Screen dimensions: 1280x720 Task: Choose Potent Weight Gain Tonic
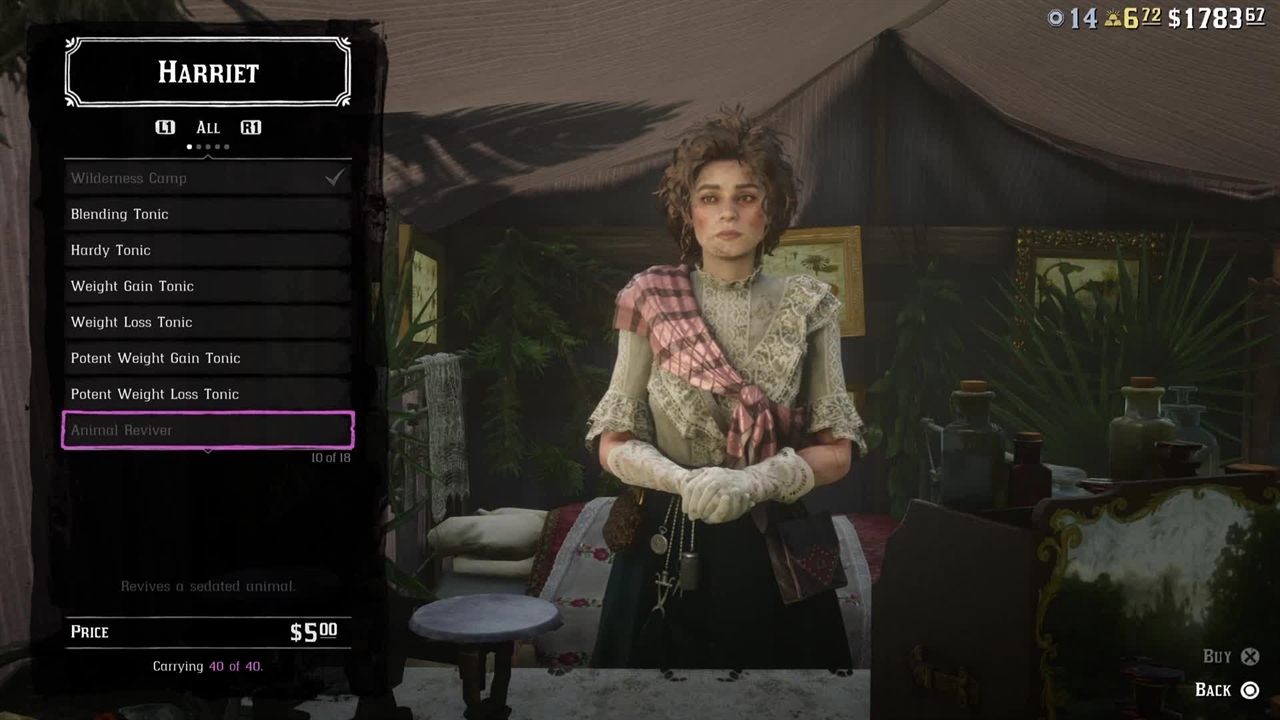pyautogui.click(x=207, y=358)
